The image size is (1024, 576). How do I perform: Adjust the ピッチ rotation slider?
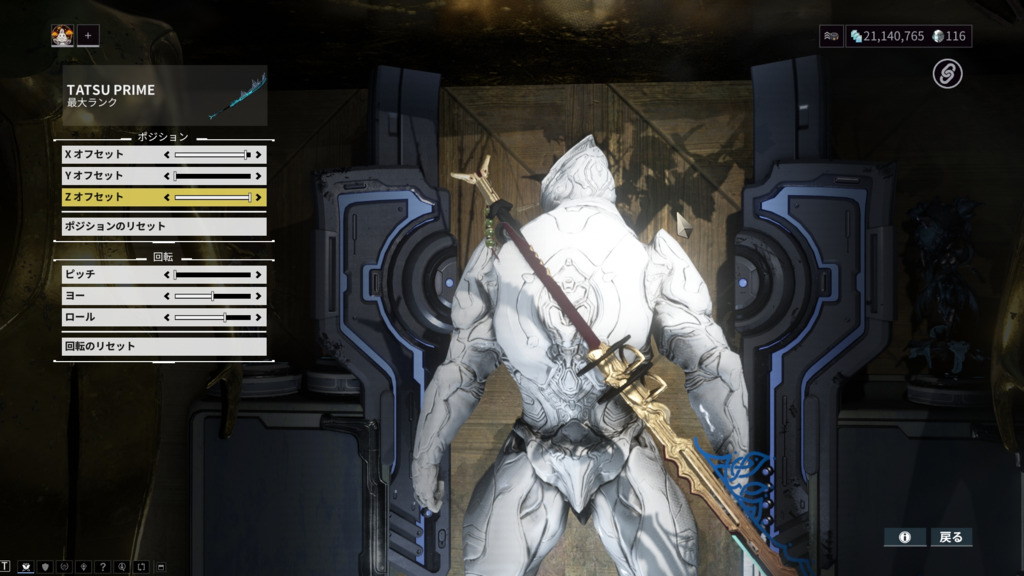coord(212,274)
